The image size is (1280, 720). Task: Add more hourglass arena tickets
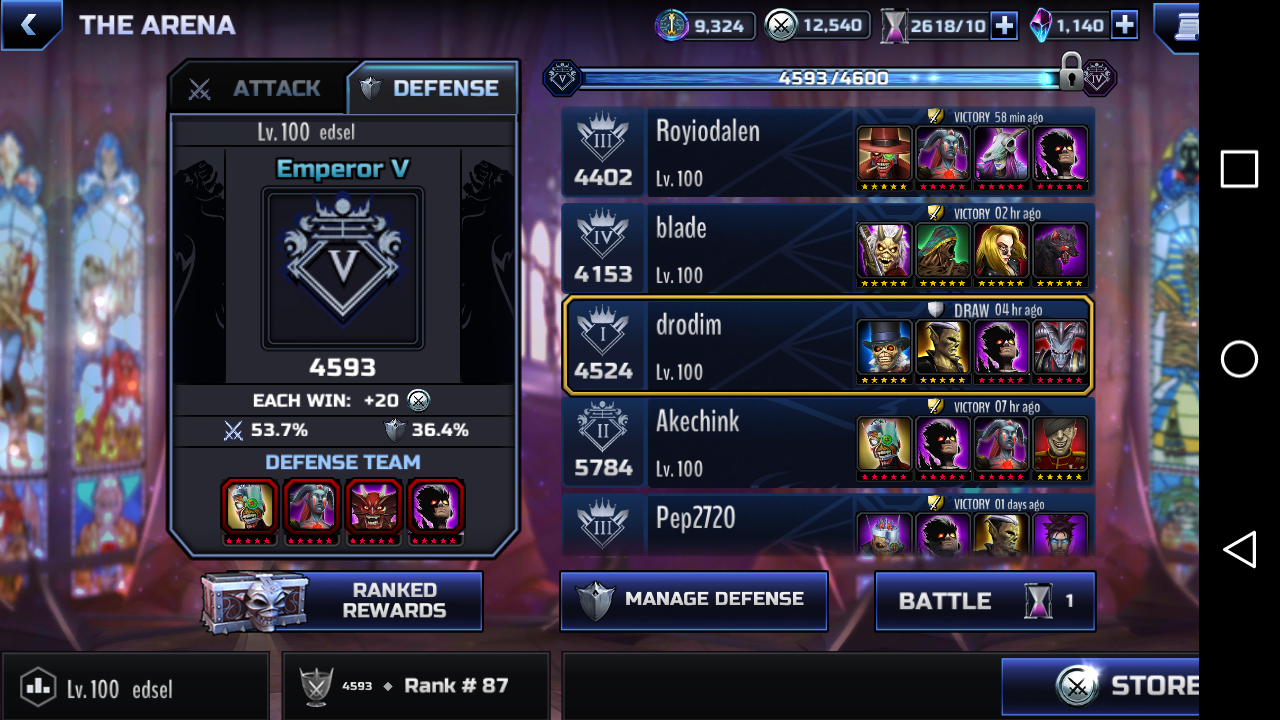click(1004, 26)
